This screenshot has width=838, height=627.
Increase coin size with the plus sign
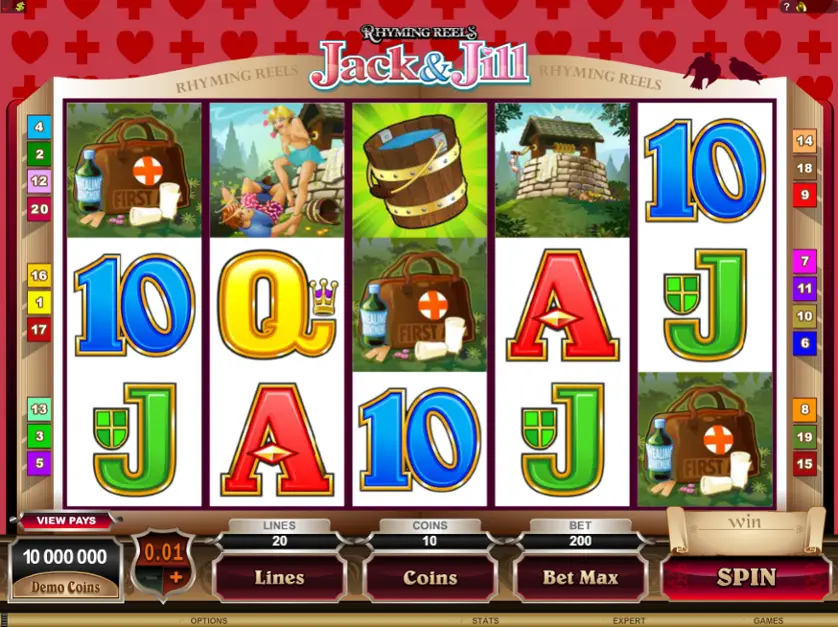point(177,577)
